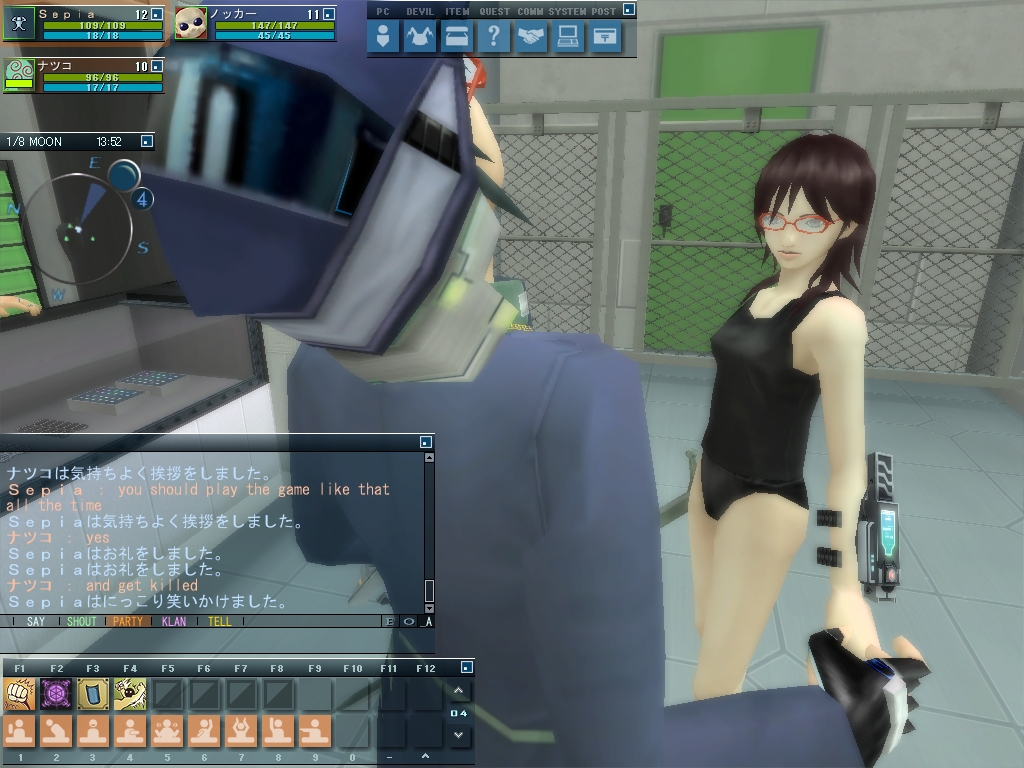Open the PC character menu
The width and height of the screenshot is (1024, 768).
point(384,38)
